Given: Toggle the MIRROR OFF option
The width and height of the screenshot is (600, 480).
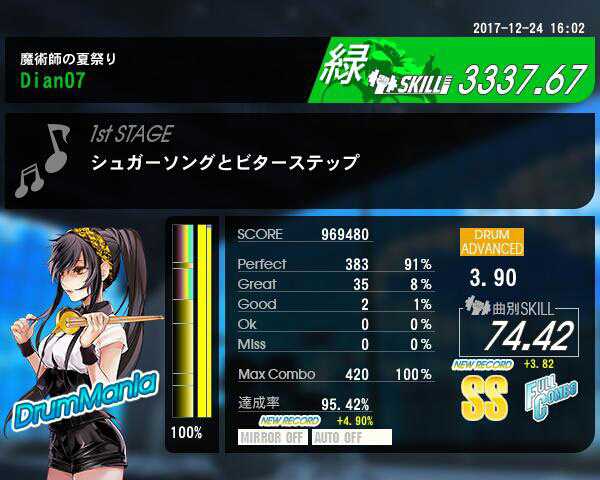Looking at the screenshot, I should pyautogui.click(x=272, y=437).
